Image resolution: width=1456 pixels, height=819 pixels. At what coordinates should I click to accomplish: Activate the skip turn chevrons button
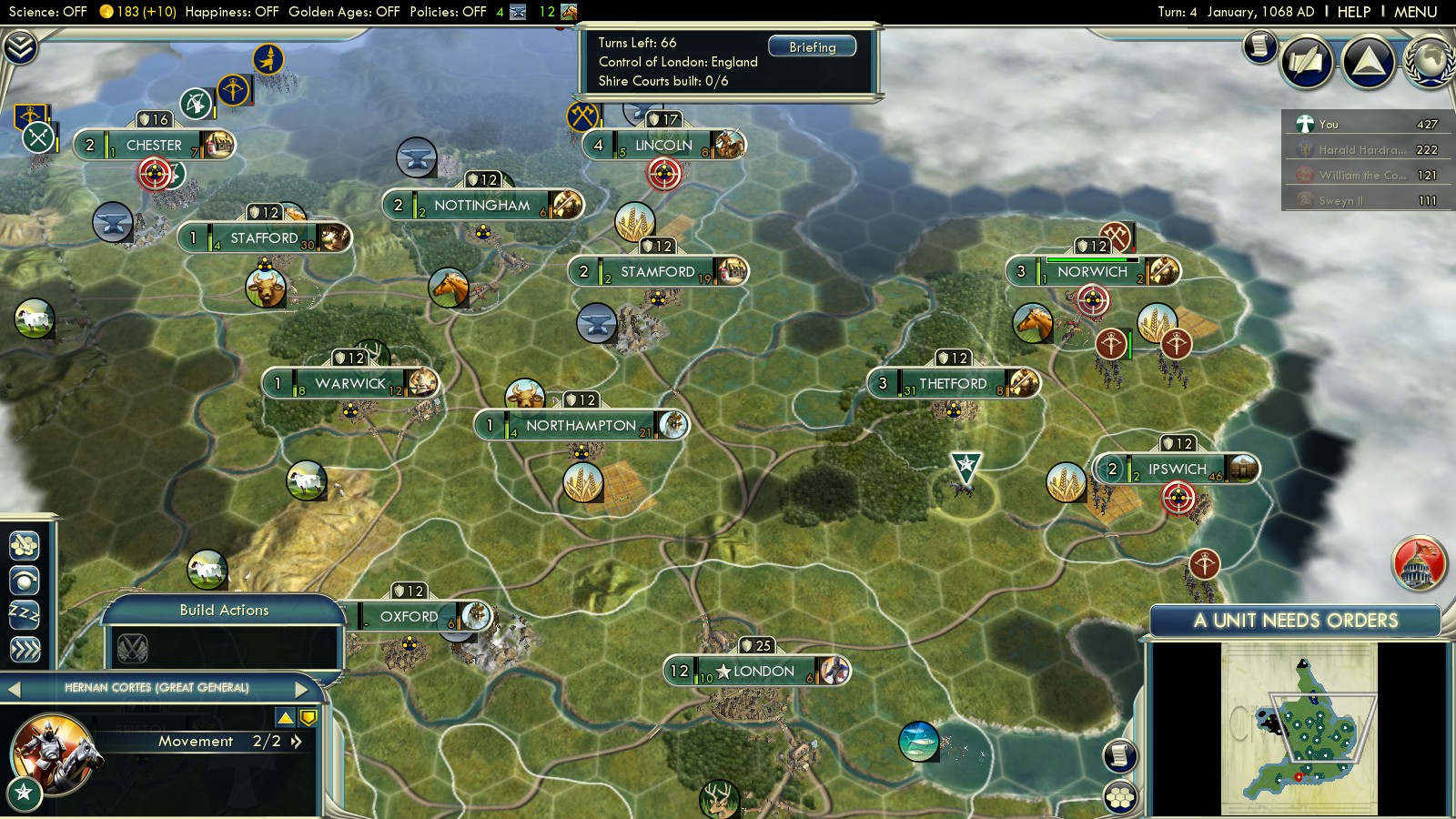(x=25, y=650)
